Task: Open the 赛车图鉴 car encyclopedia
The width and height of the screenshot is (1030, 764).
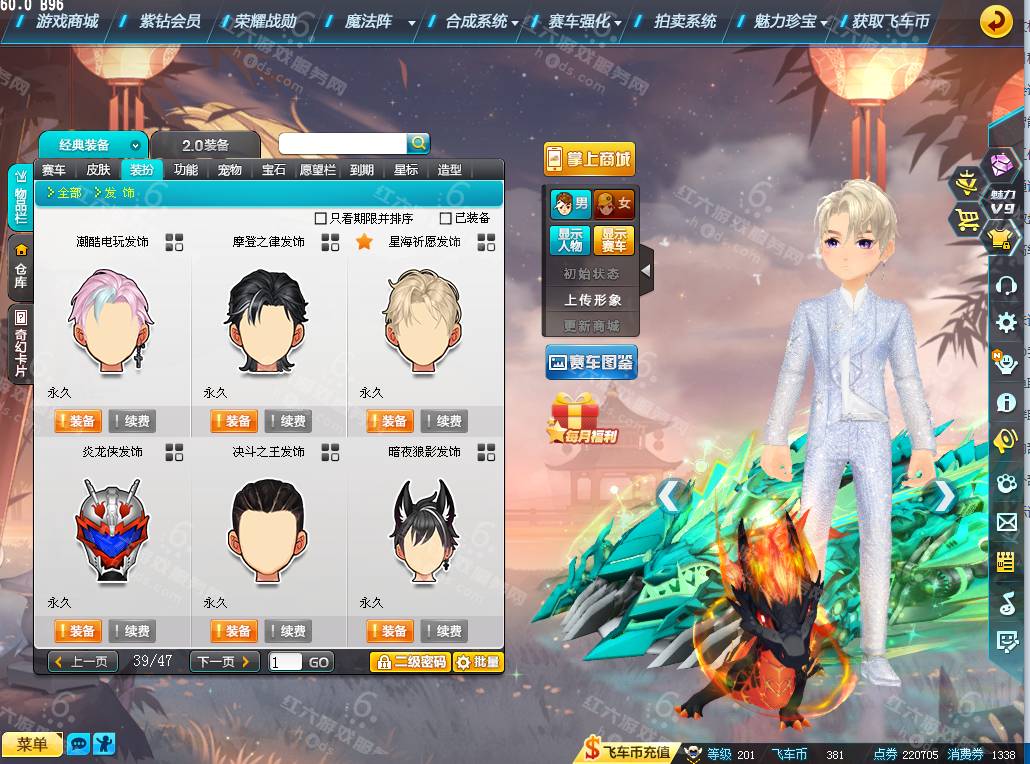Action: (591, 362)
